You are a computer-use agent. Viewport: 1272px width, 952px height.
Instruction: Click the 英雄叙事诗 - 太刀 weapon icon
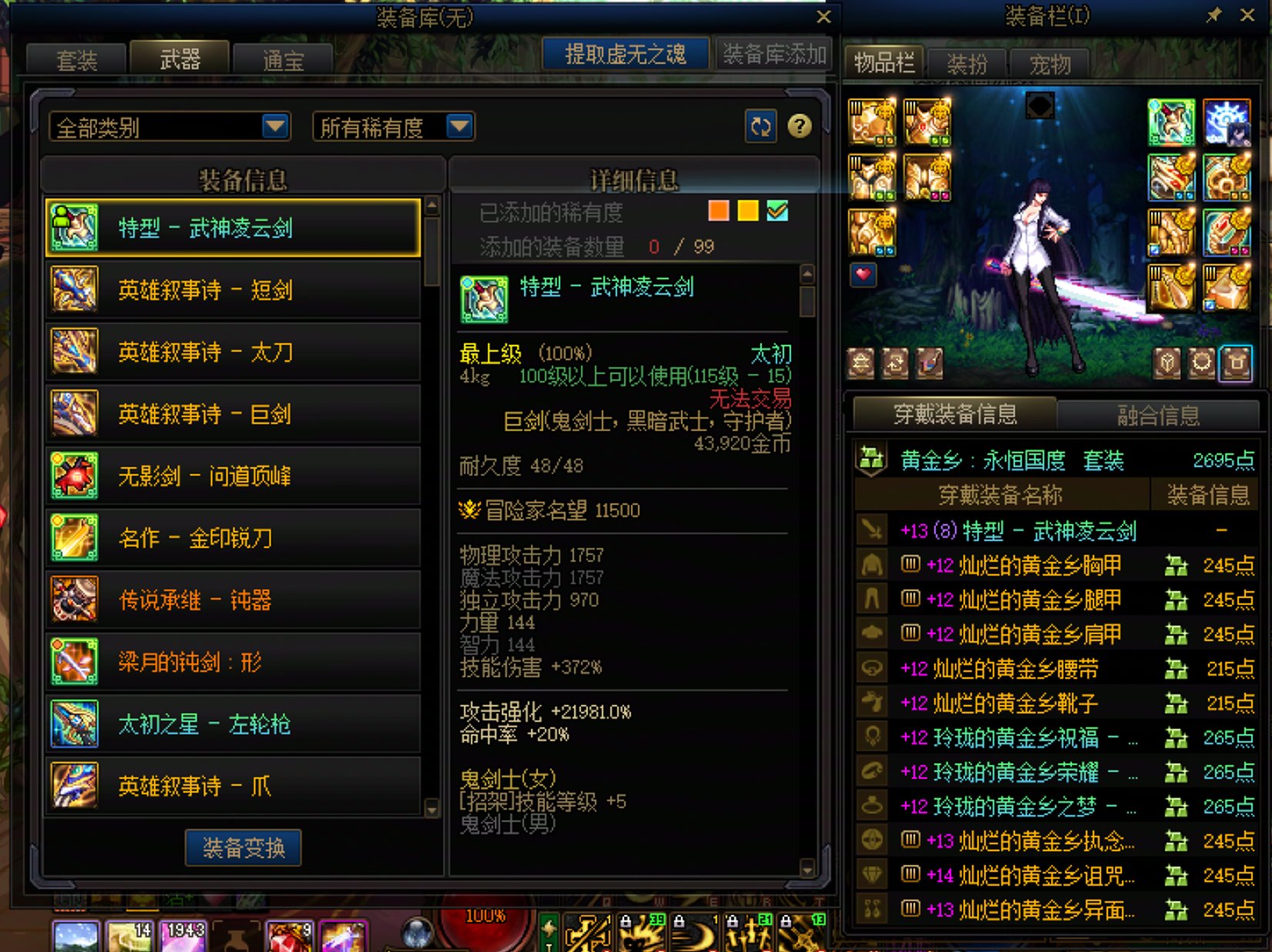pos(73,352)
